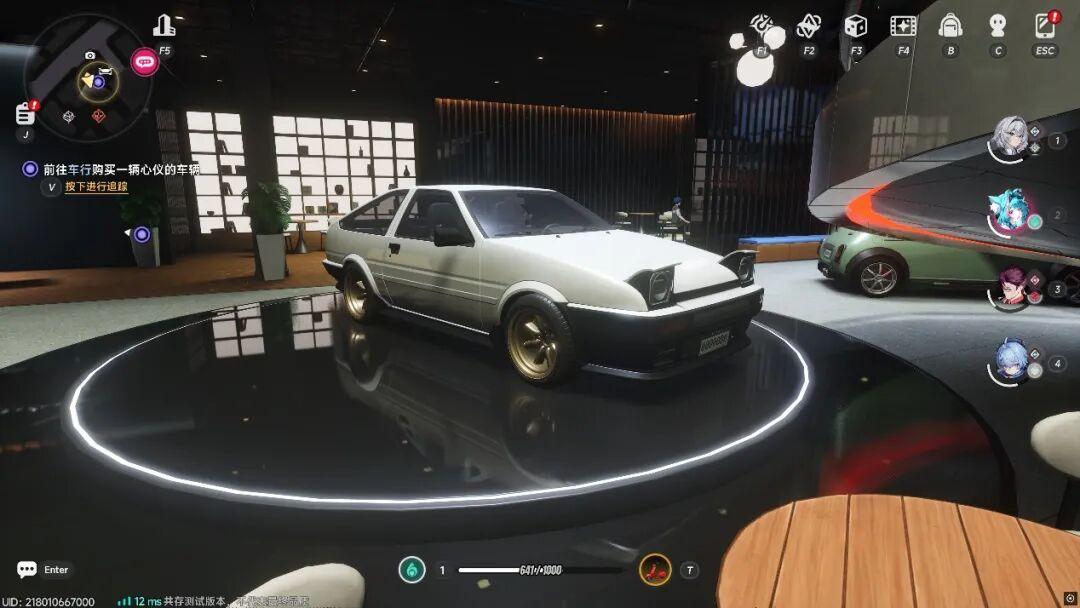
Task: Open the city building icon menu
Action: [164, 27]
